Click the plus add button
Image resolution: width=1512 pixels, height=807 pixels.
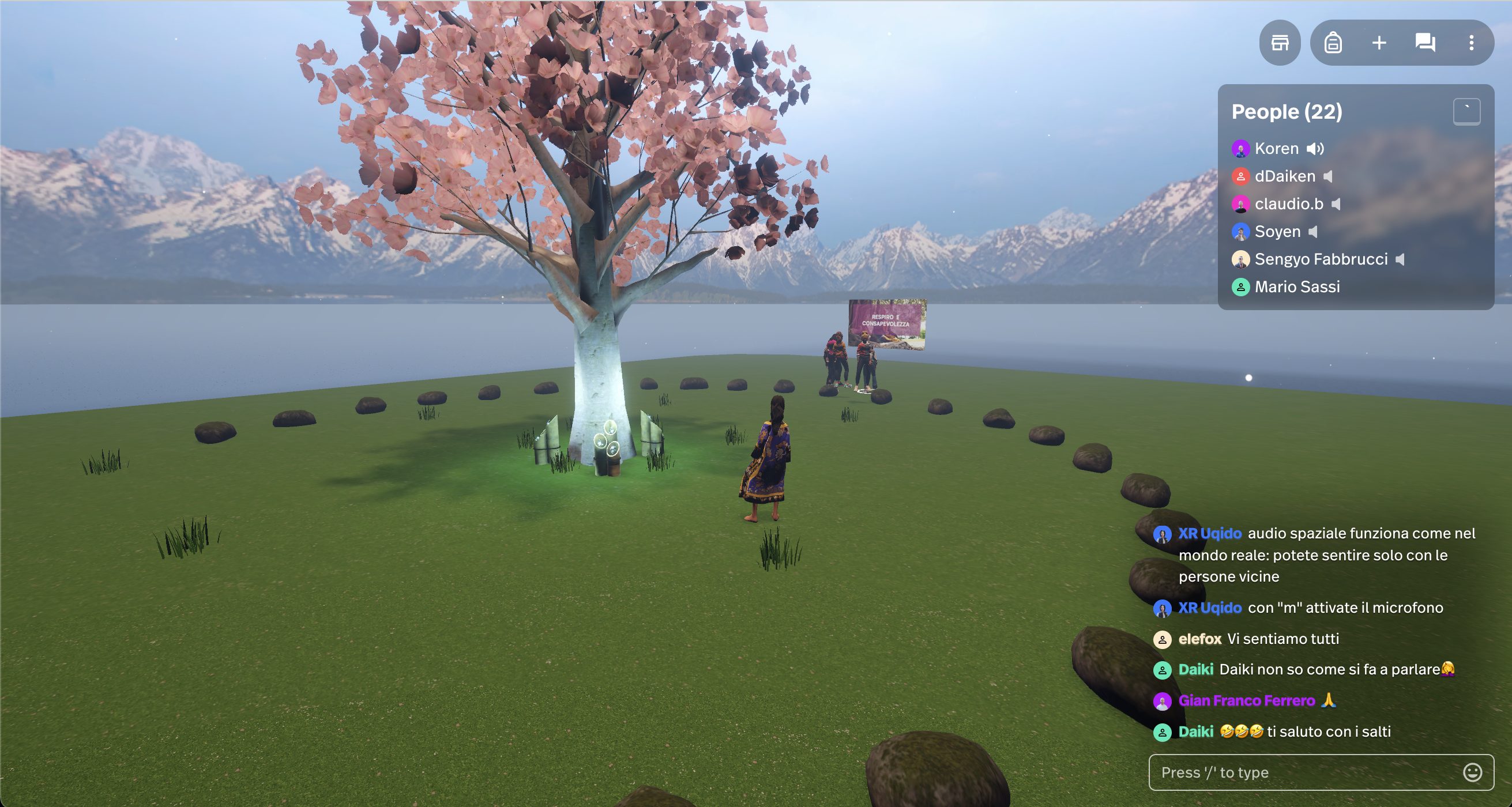[1379, 43]
